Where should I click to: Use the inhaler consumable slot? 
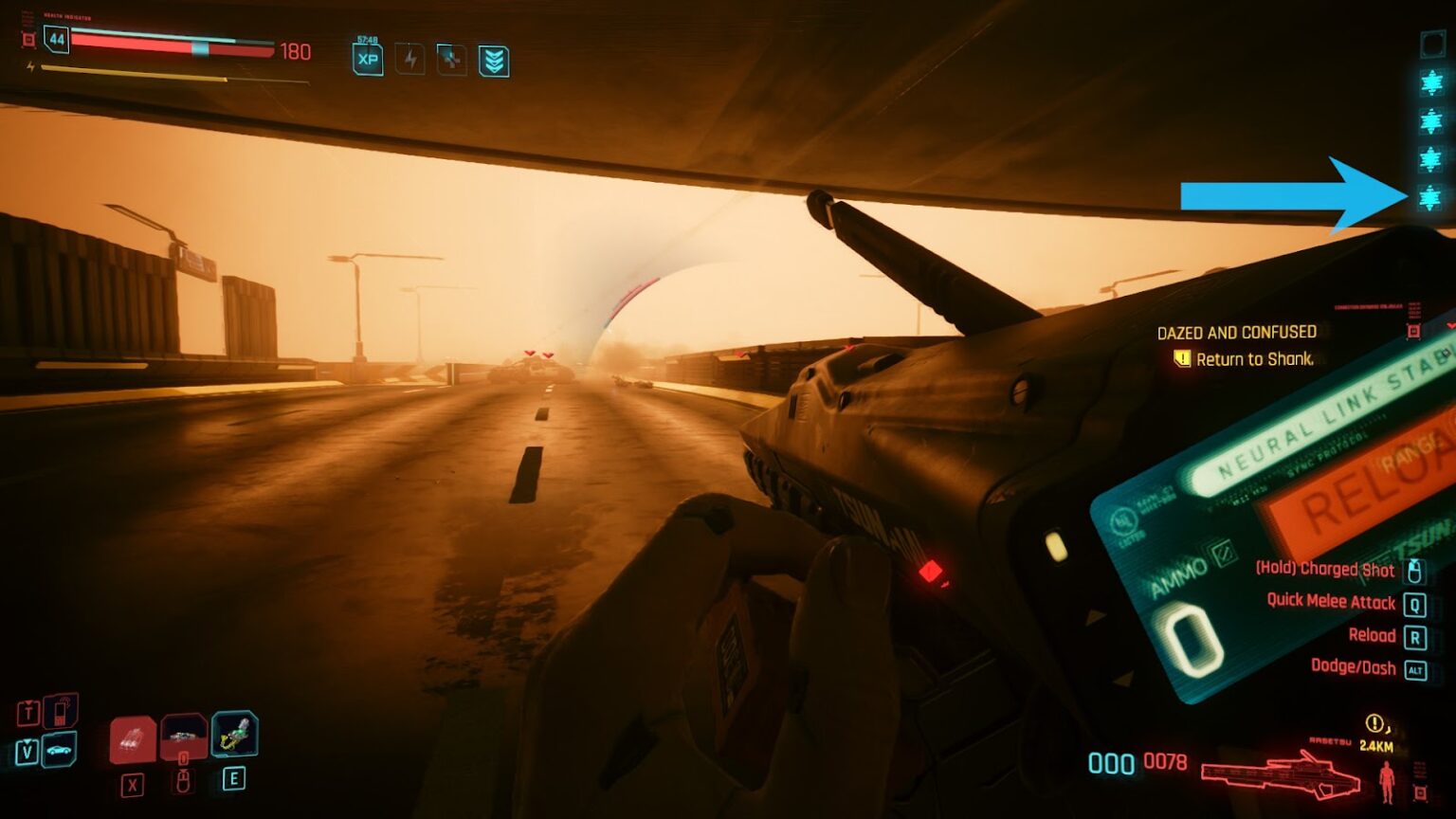pos(234,734)
